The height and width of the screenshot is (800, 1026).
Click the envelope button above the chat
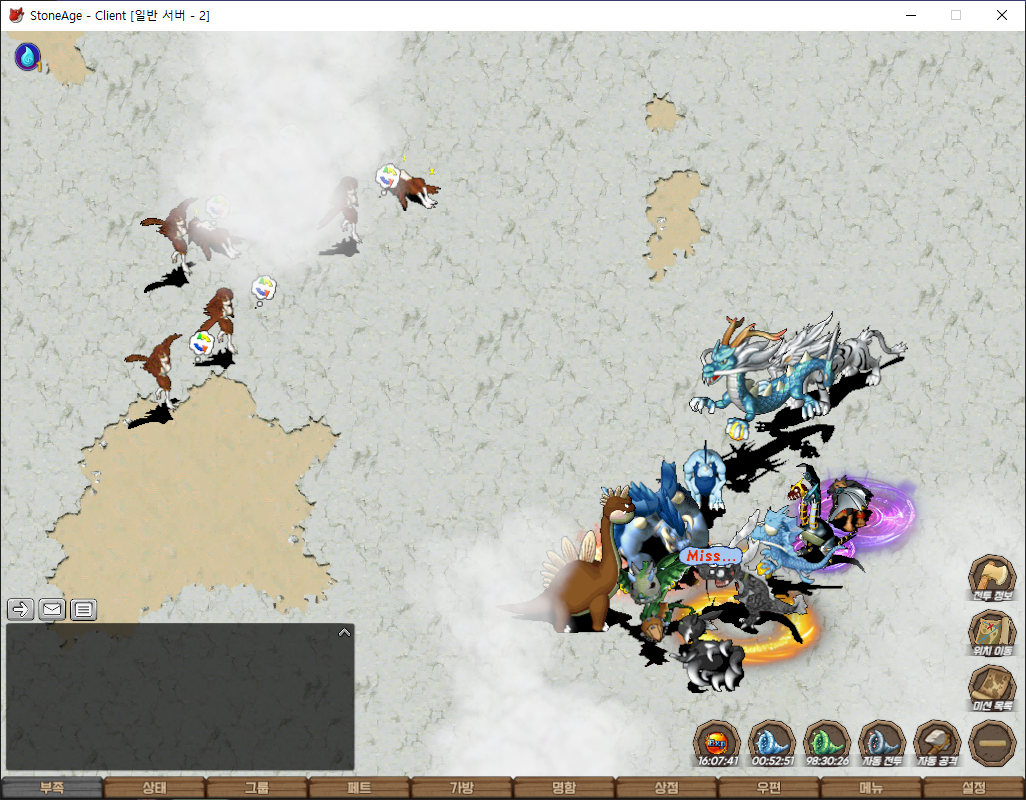(x=52, y=609)
